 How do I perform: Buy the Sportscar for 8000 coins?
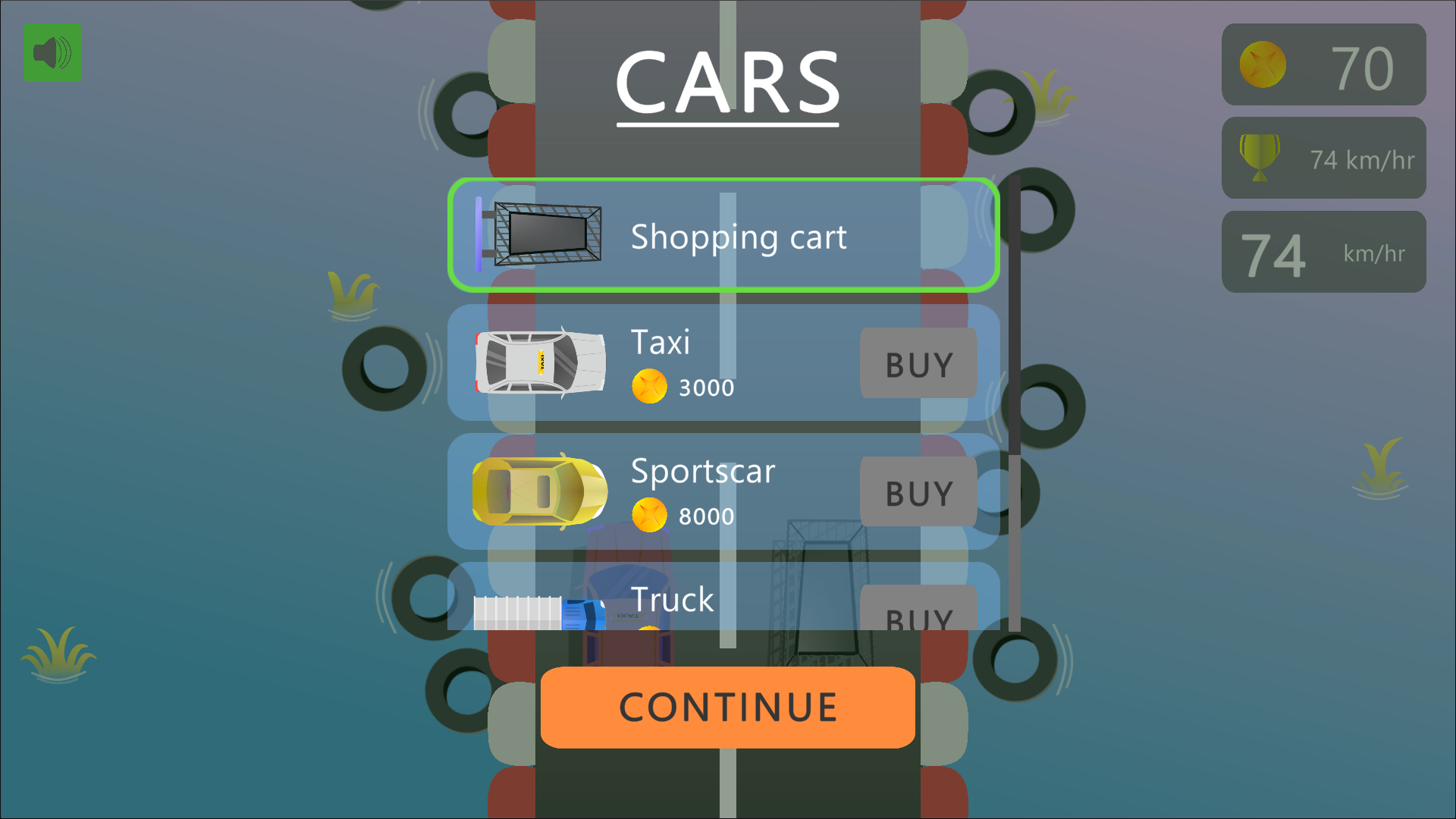918,492
